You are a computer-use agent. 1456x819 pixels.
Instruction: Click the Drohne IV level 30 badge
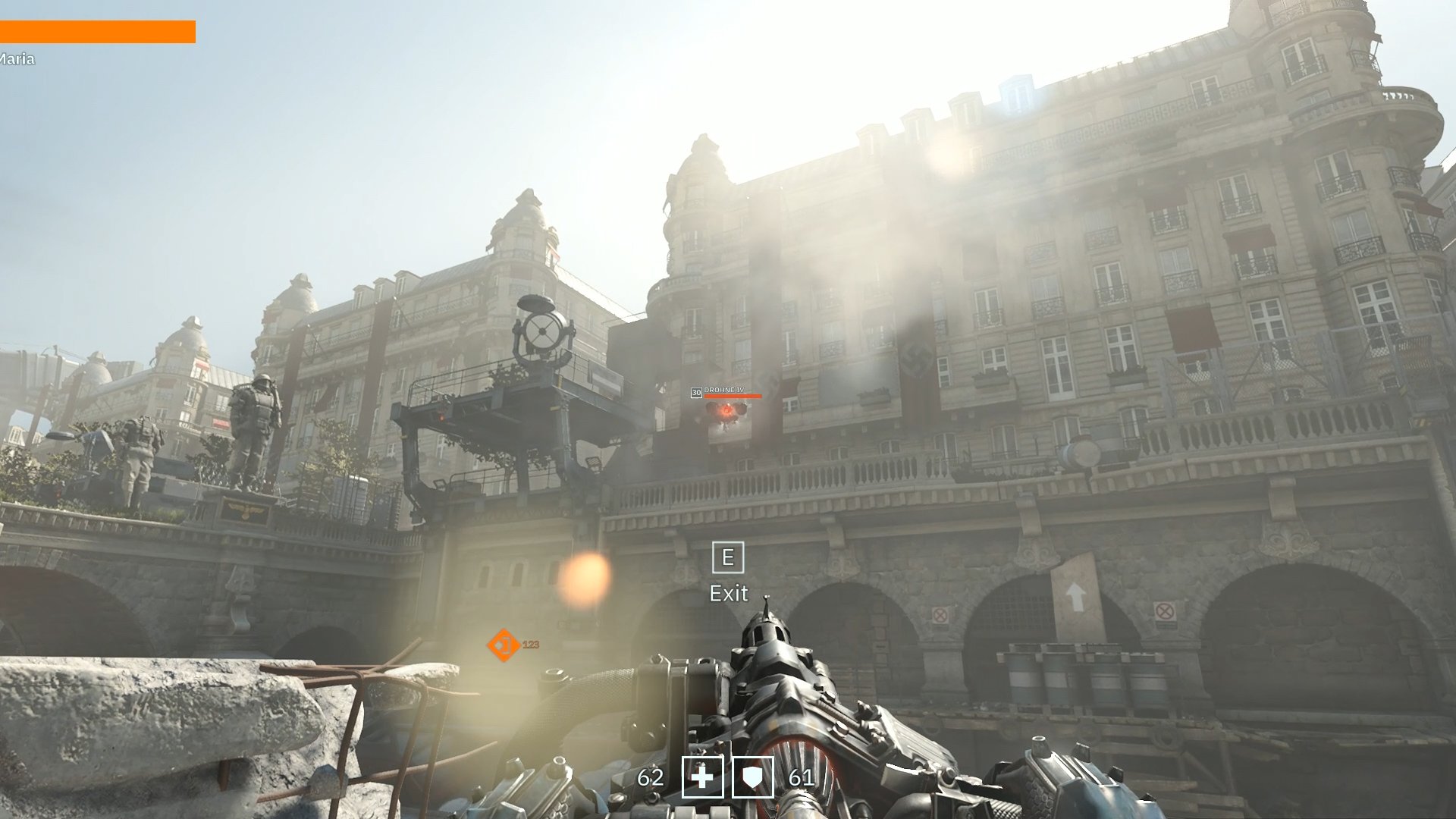pos(697,392)
